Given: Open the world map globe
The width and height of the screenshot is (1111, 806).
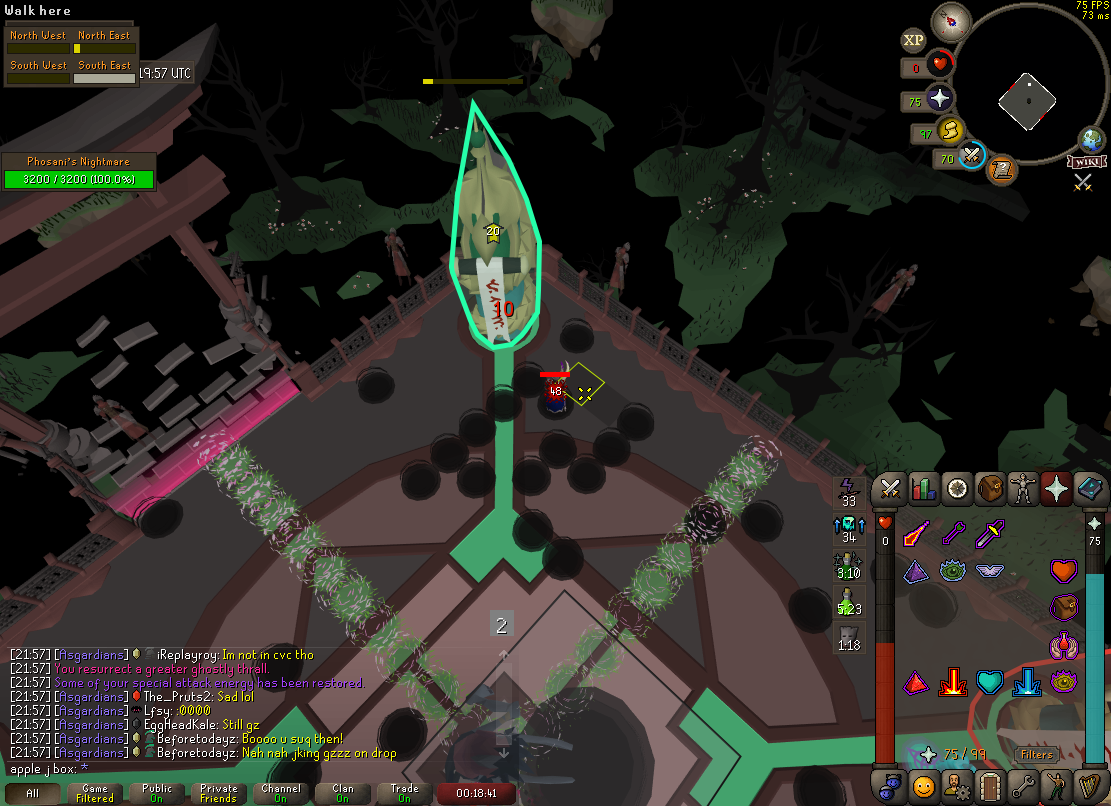Looking at the screenshot, I should pos(1090,139).
